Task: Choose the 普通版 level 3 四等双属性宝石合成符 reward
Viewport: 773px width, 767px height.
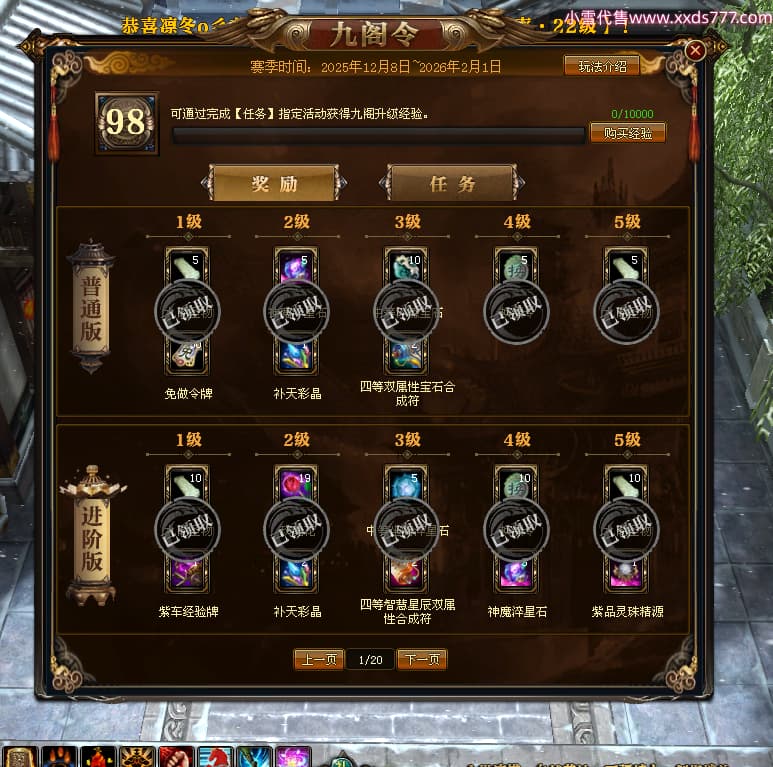Action: (x=407, y=311)
